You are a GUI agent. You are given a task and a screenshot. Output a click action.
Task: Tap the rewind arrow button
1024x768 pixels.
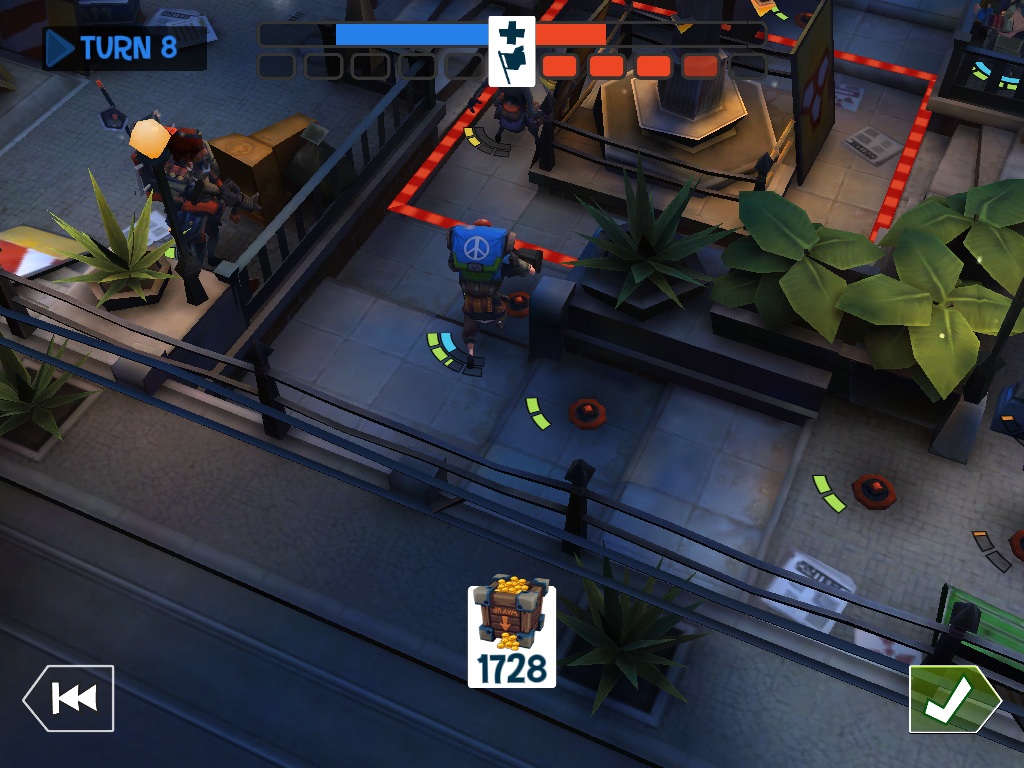pos(69,698)
